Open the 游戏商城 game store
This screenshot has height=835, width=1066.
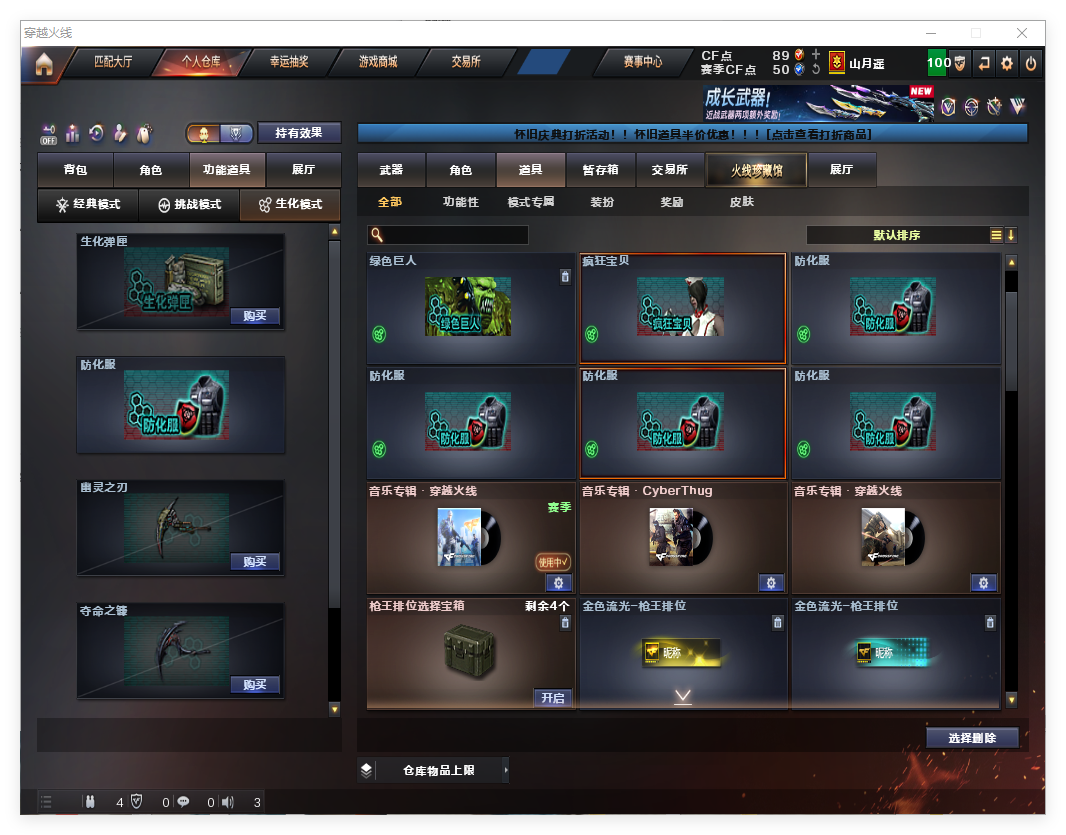point(378,62)
